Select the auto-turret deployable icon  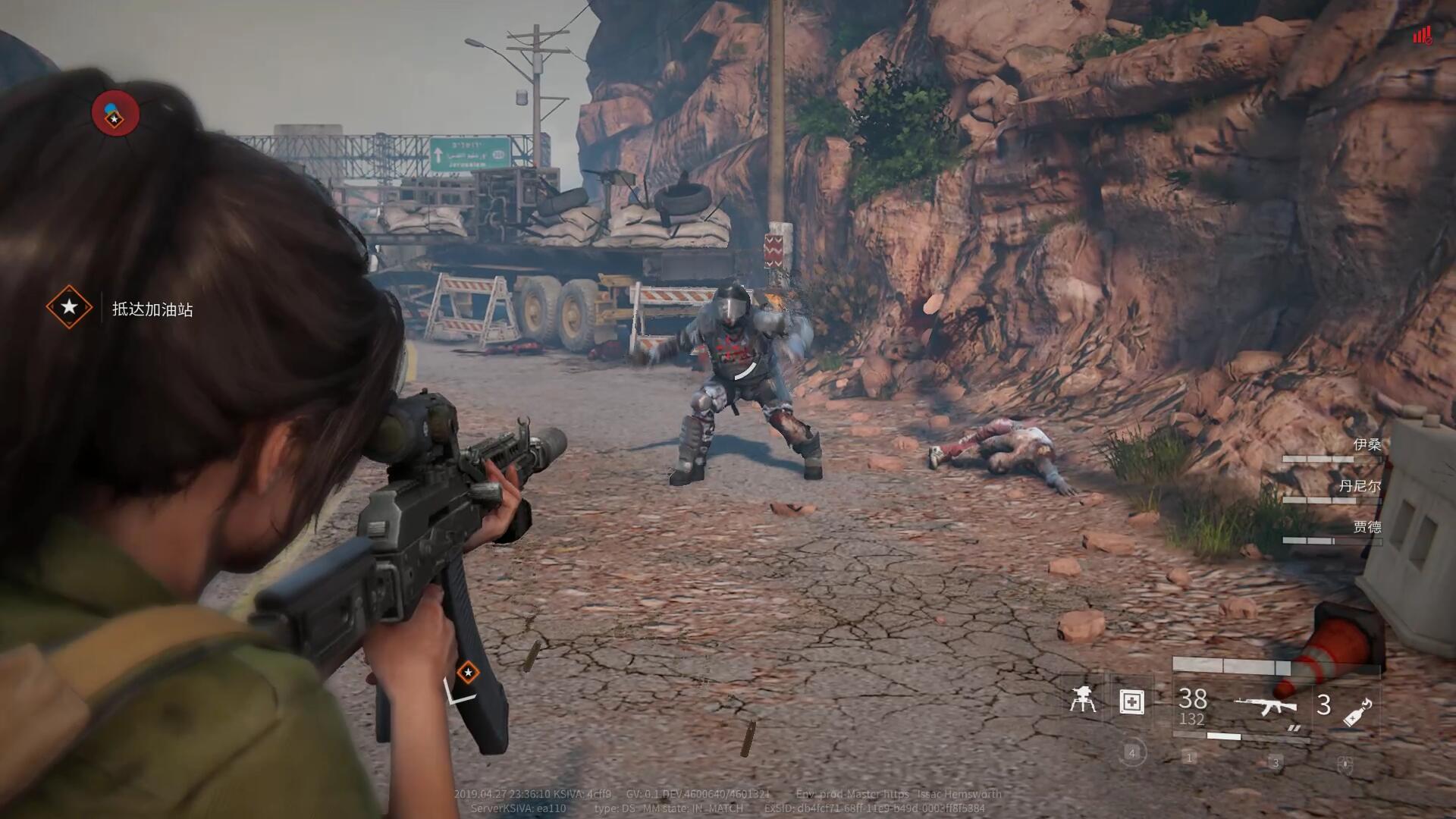[1082, 699]
